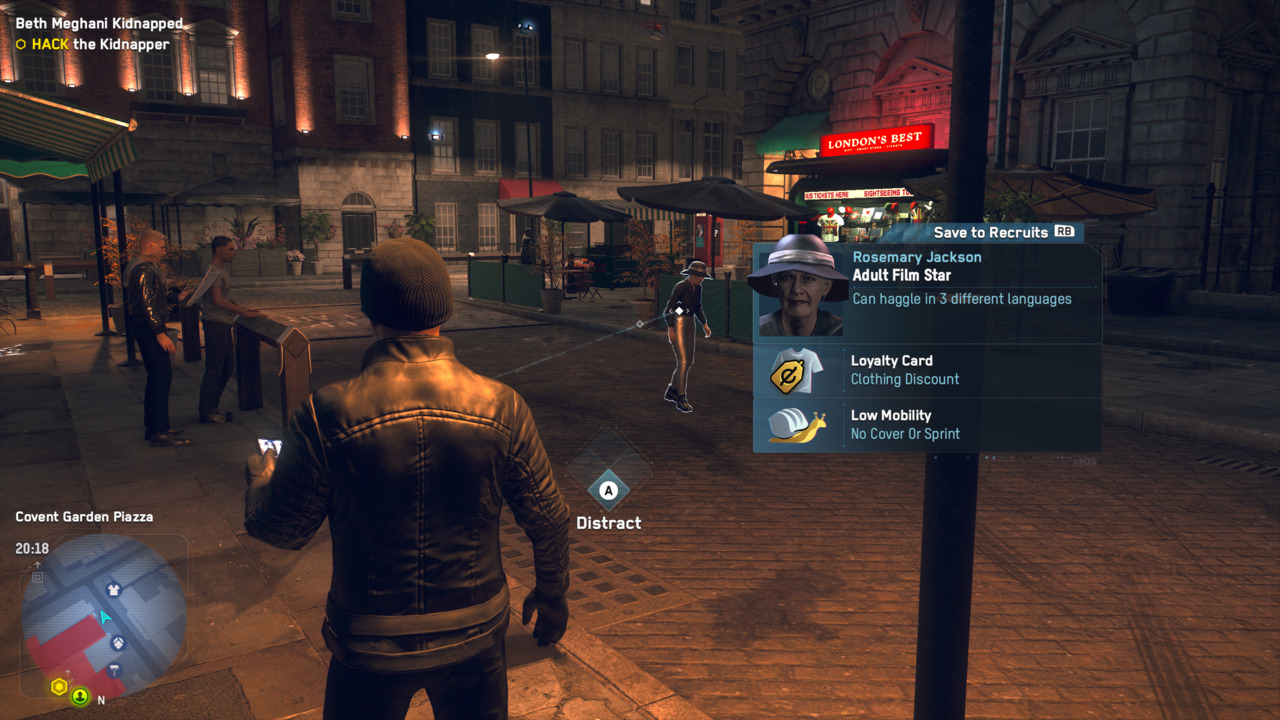
Task: Click the Save to Recruits label
Action: point(990,232)
